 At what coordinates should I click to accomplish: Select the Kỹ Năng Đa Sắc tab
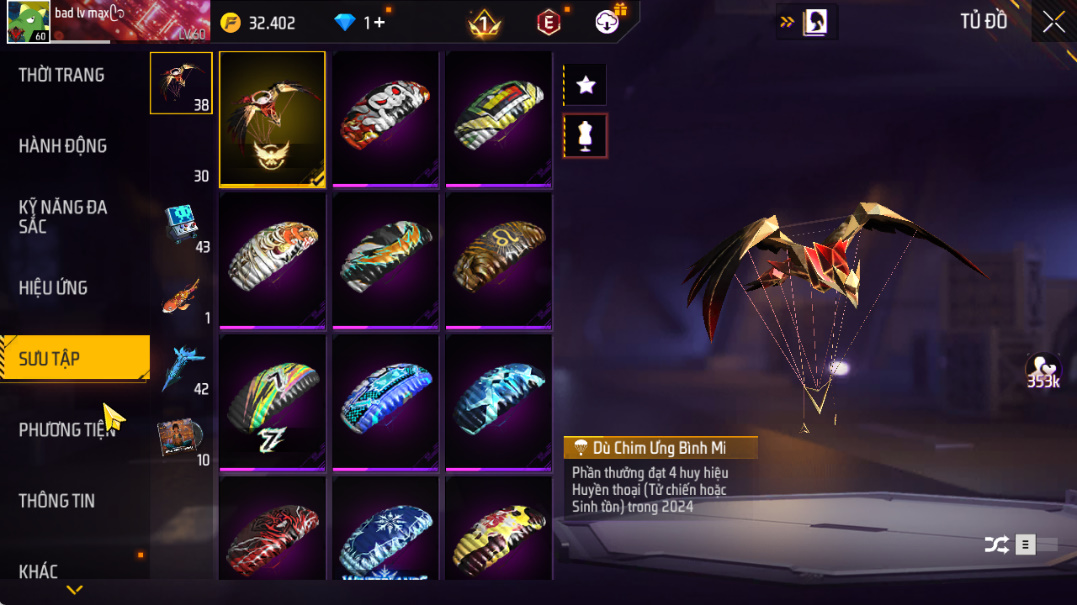coord(62,217)
